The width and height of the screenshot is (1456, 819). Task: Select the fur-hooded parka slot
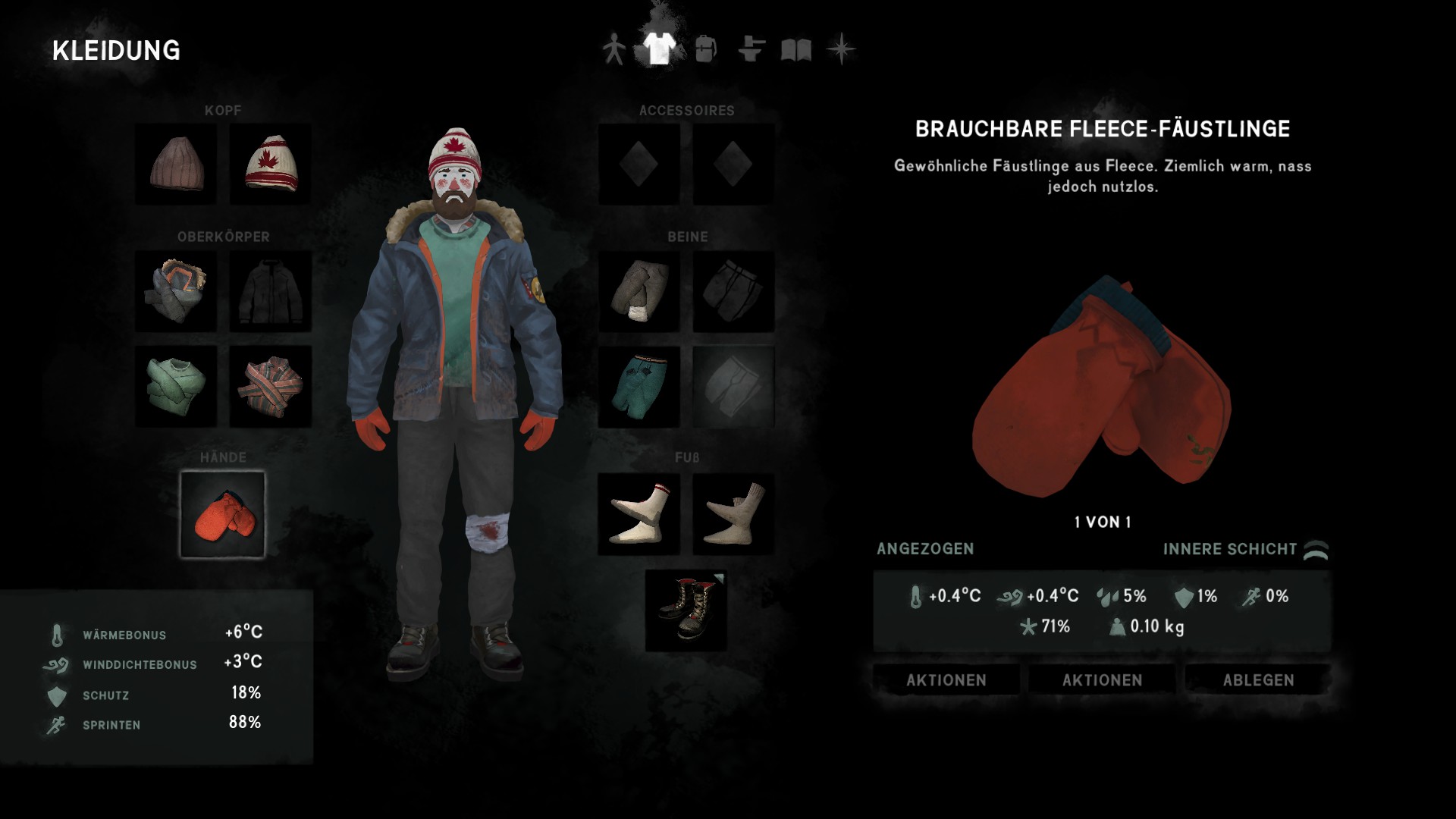point(176,290)
